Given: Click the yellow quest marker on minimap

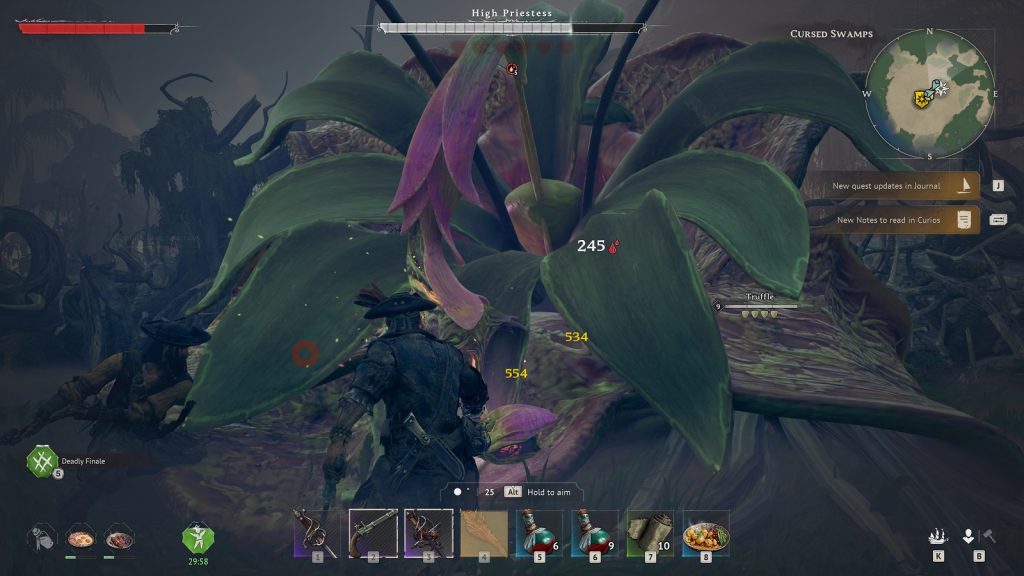Looking at the screenshot, I should click(x=919, y=99).
